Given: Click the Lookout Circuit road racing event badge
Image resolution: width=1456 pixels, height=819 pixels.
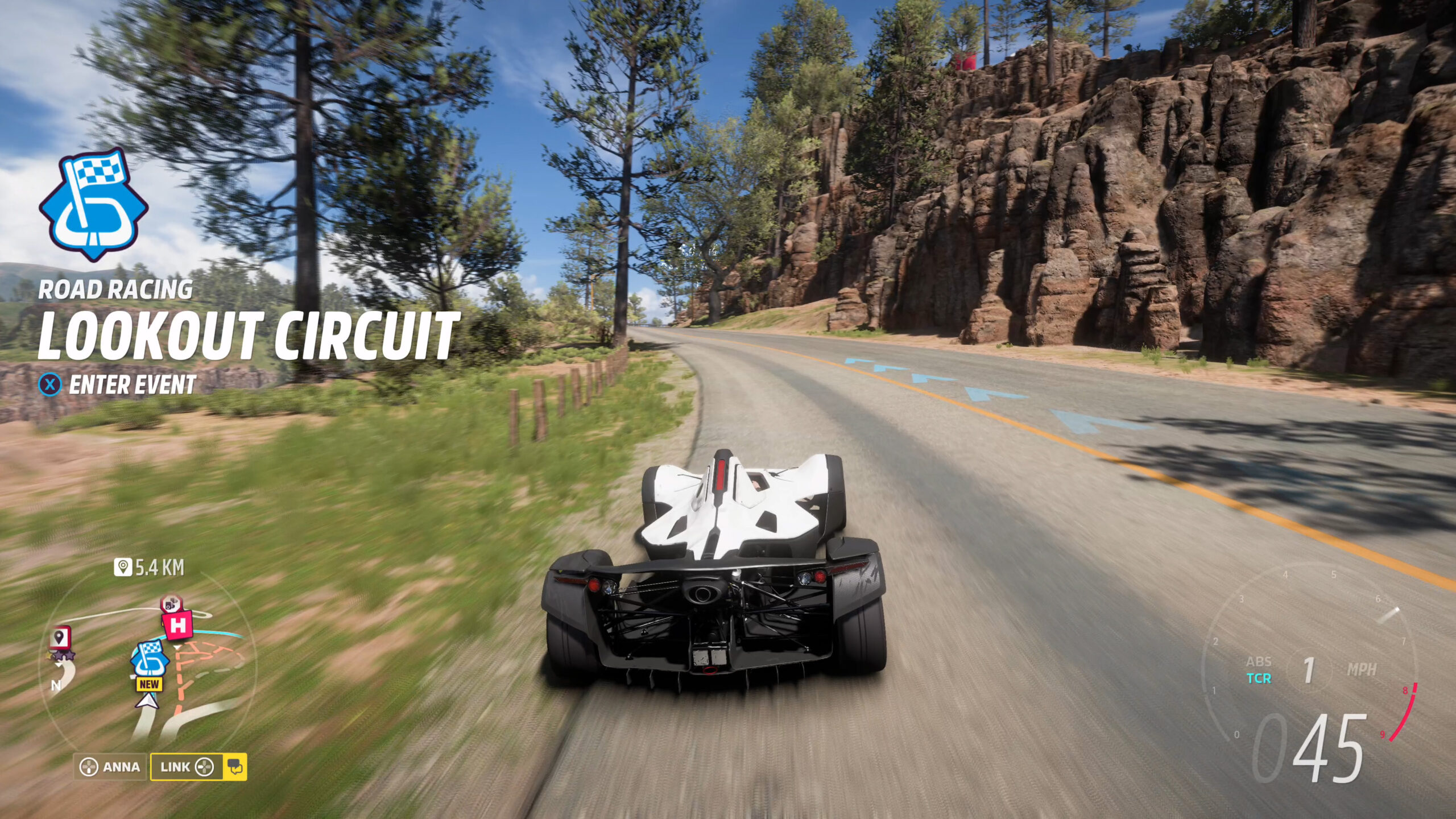Looking at the screenshot, I should coord(93,205).
